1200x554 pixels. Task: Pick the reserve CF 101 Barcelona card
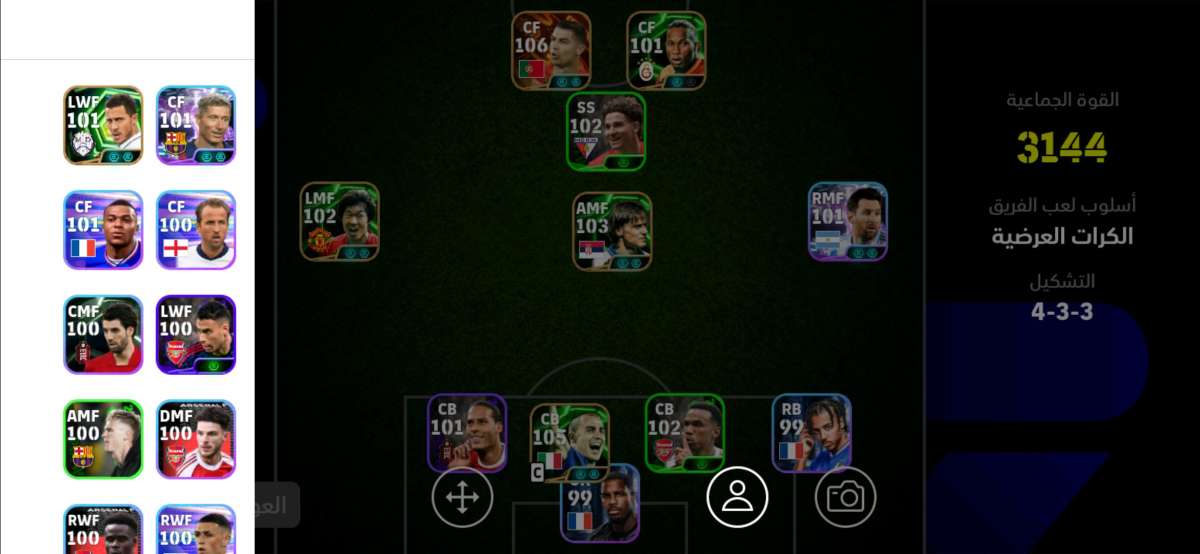pos(196,125)
